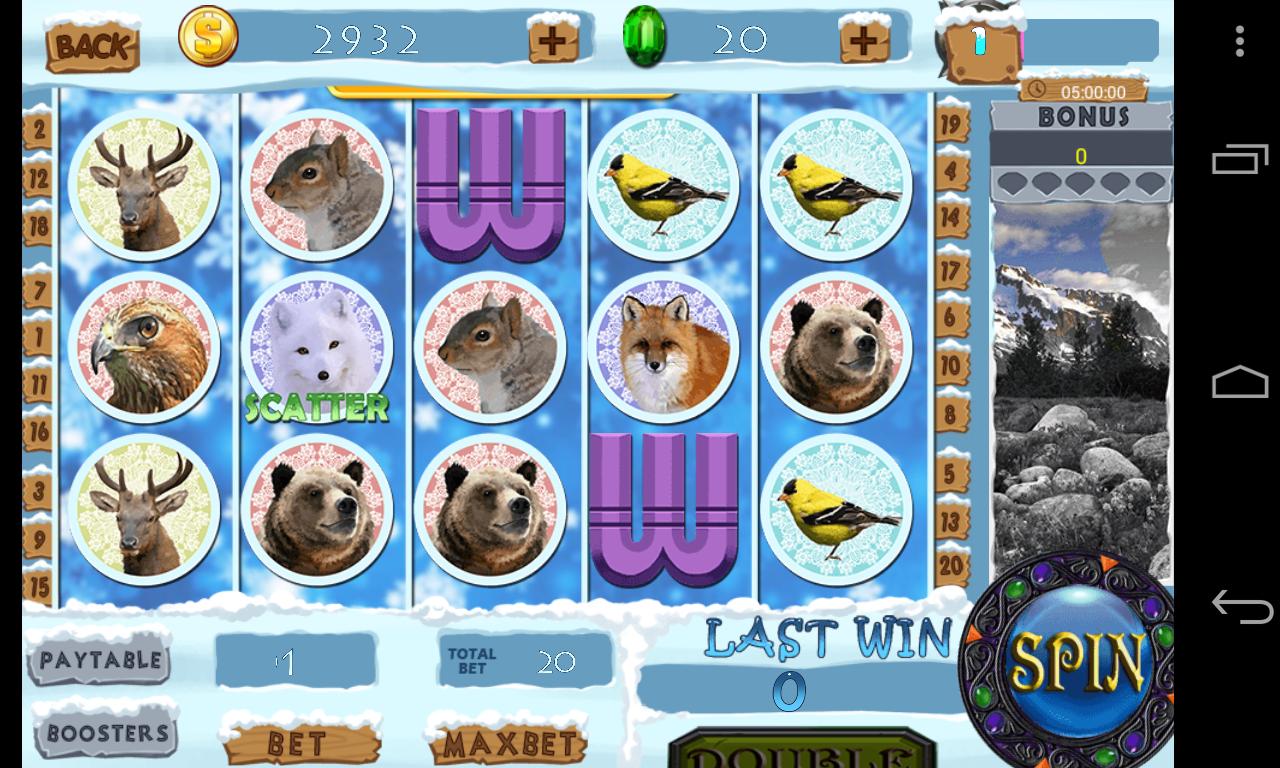Click the BONUS progress diamond meter

click(1080, 183)
